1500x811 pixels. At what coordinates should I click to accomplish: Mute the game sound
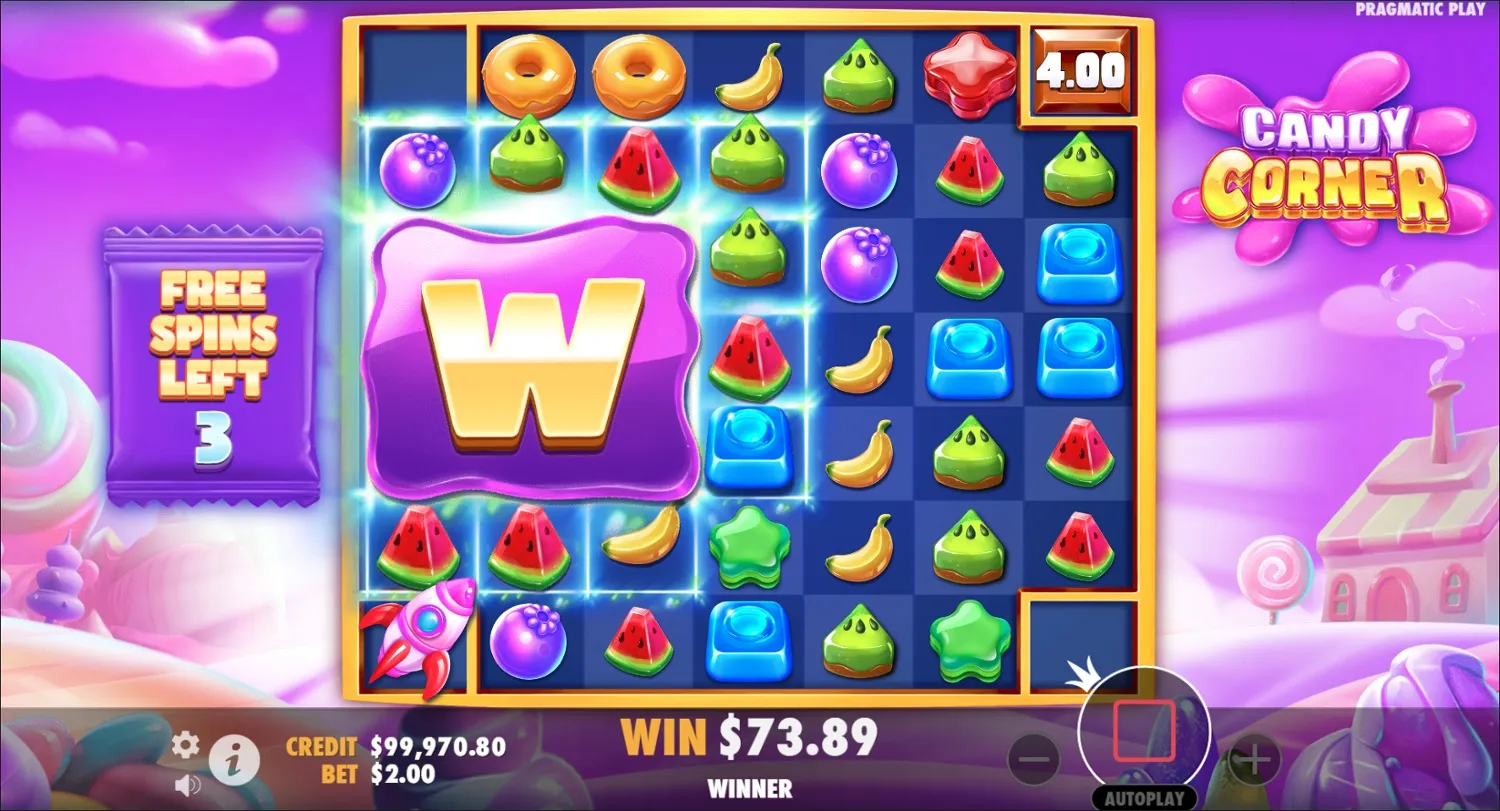tap(184, 784)
